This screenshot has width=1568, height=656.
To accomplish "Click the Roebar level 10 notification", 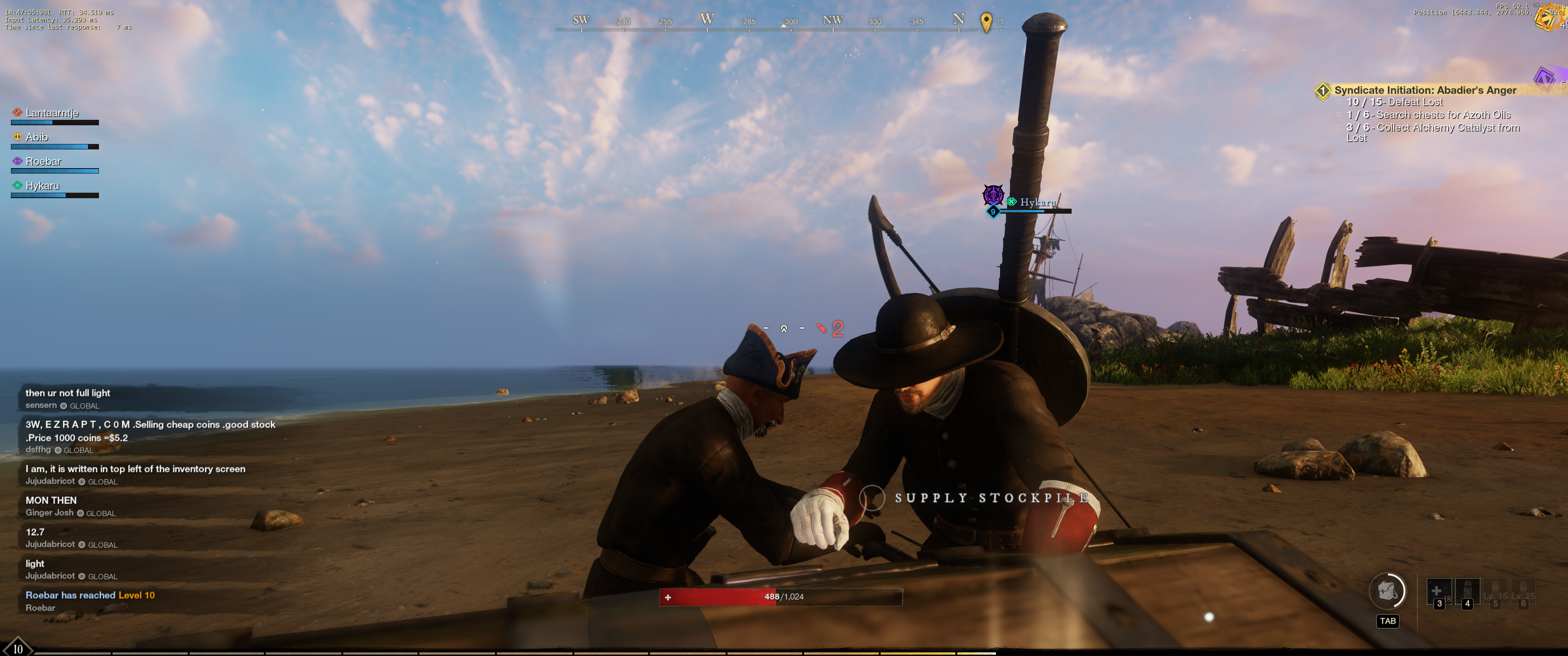I will (89, 595).
